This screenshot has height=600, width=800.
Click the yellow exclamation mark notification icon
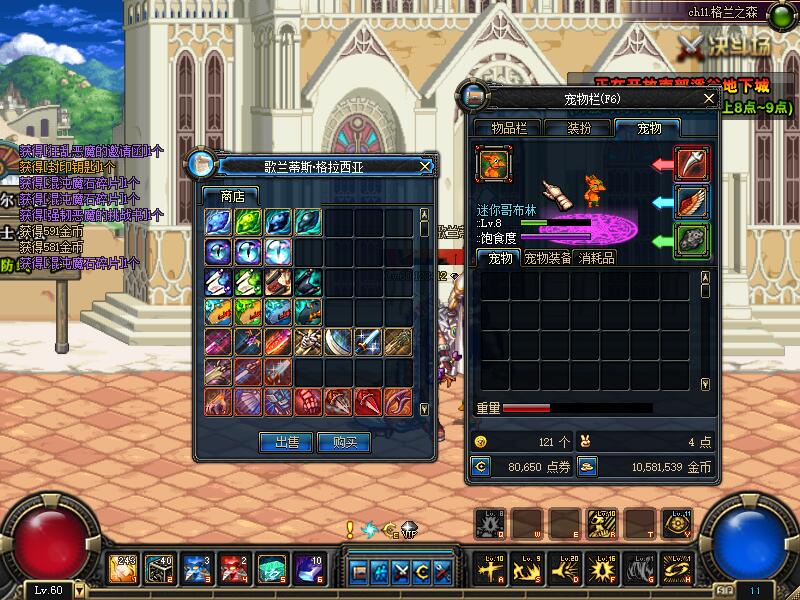pos(350,529)
